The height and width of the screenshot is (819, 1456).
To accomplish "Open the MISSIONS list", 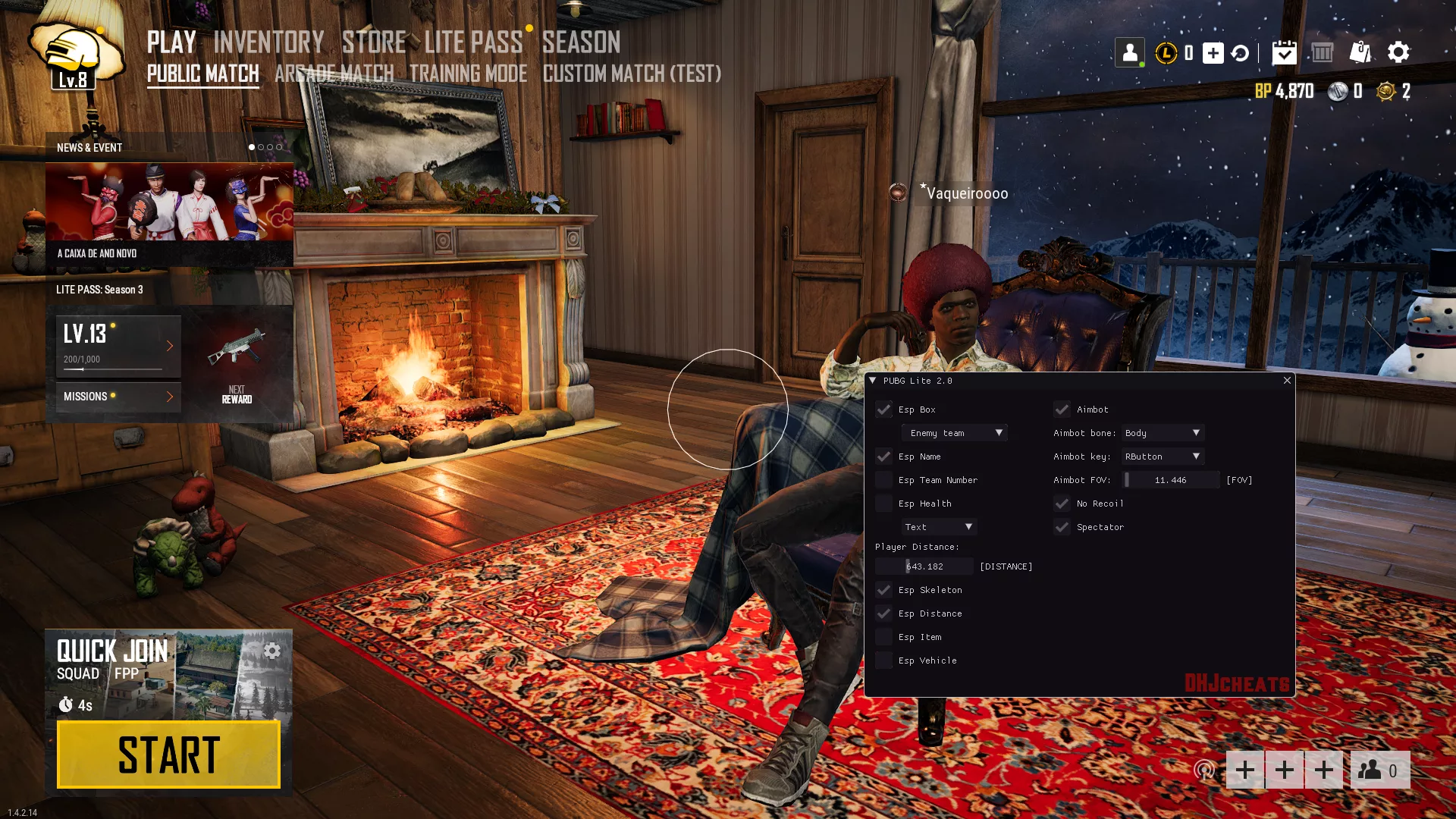I will (118, 397).
